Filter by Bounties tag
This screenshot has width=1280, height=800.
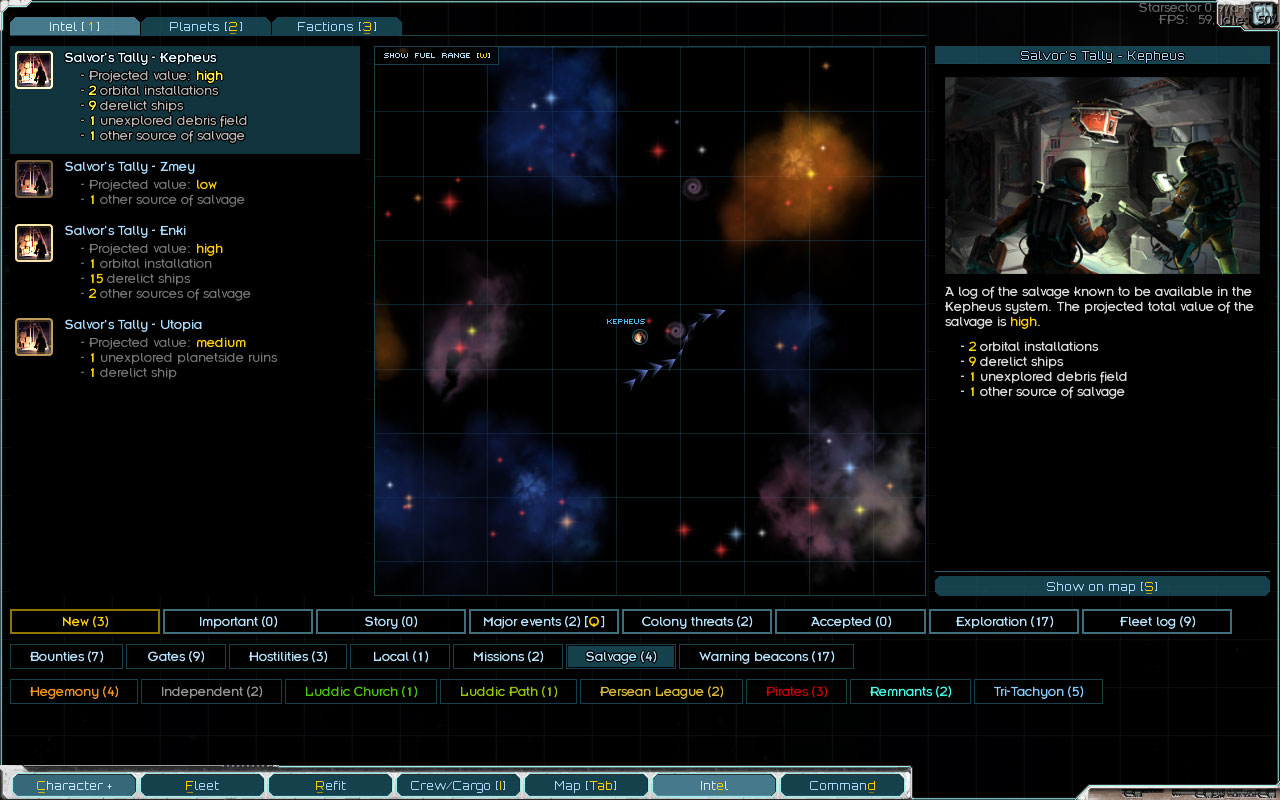(x=67, y=657)
